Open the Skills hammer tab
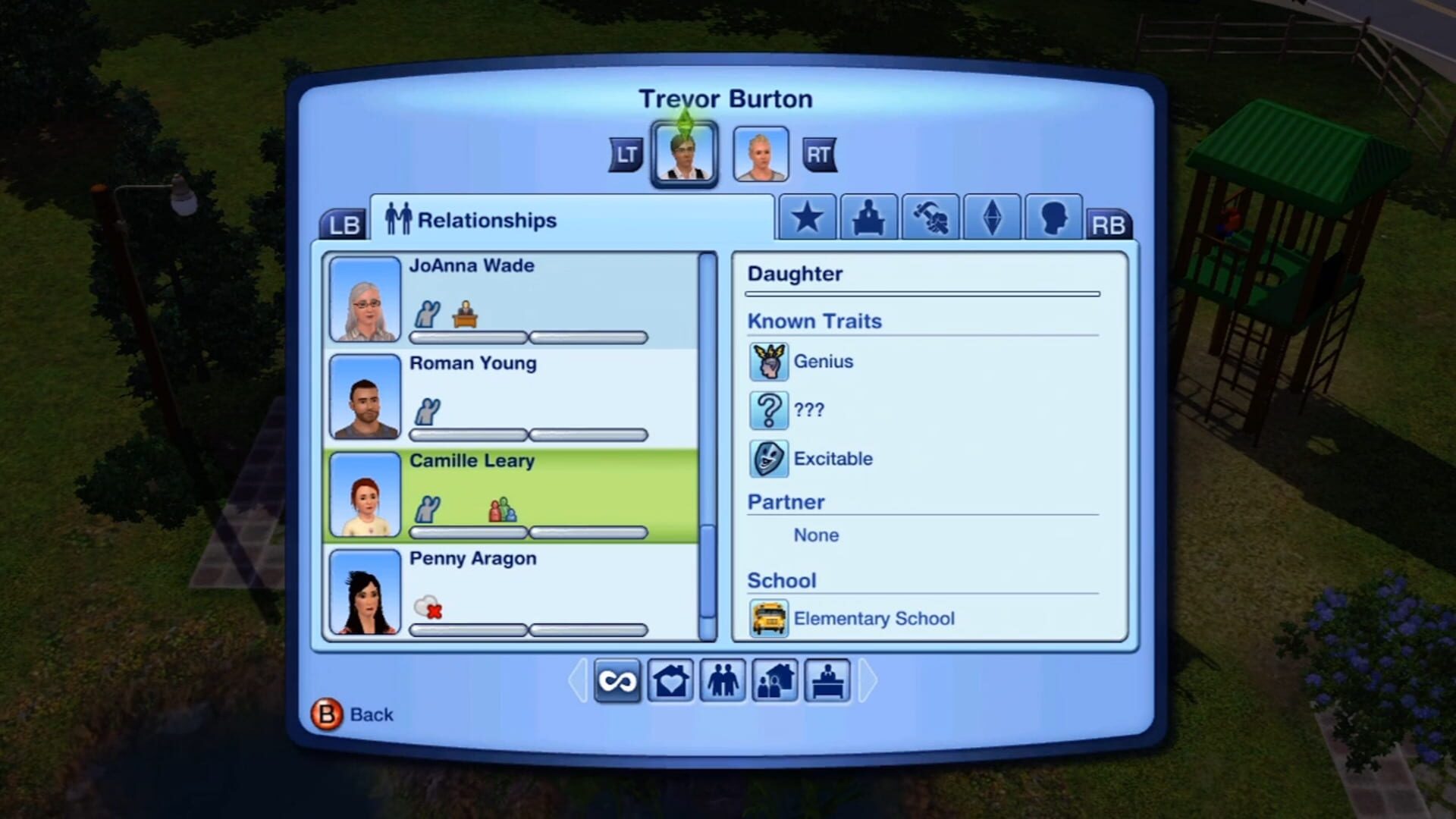The height and width of the screenshot is (819, 1456). tap(930, 218)
